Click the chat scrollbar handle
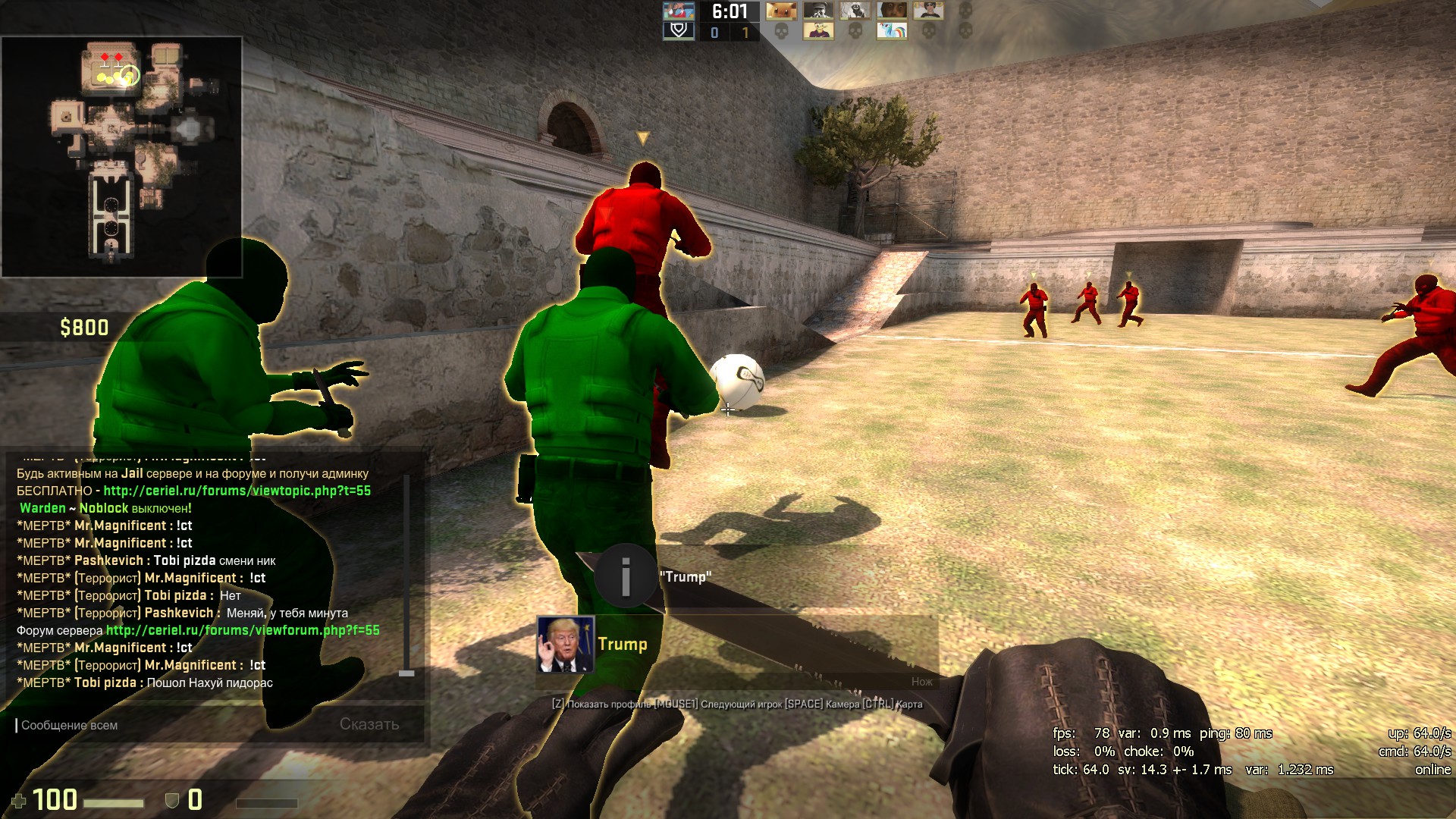Screen dimensions: 1456x819 [x=406, y=673]
